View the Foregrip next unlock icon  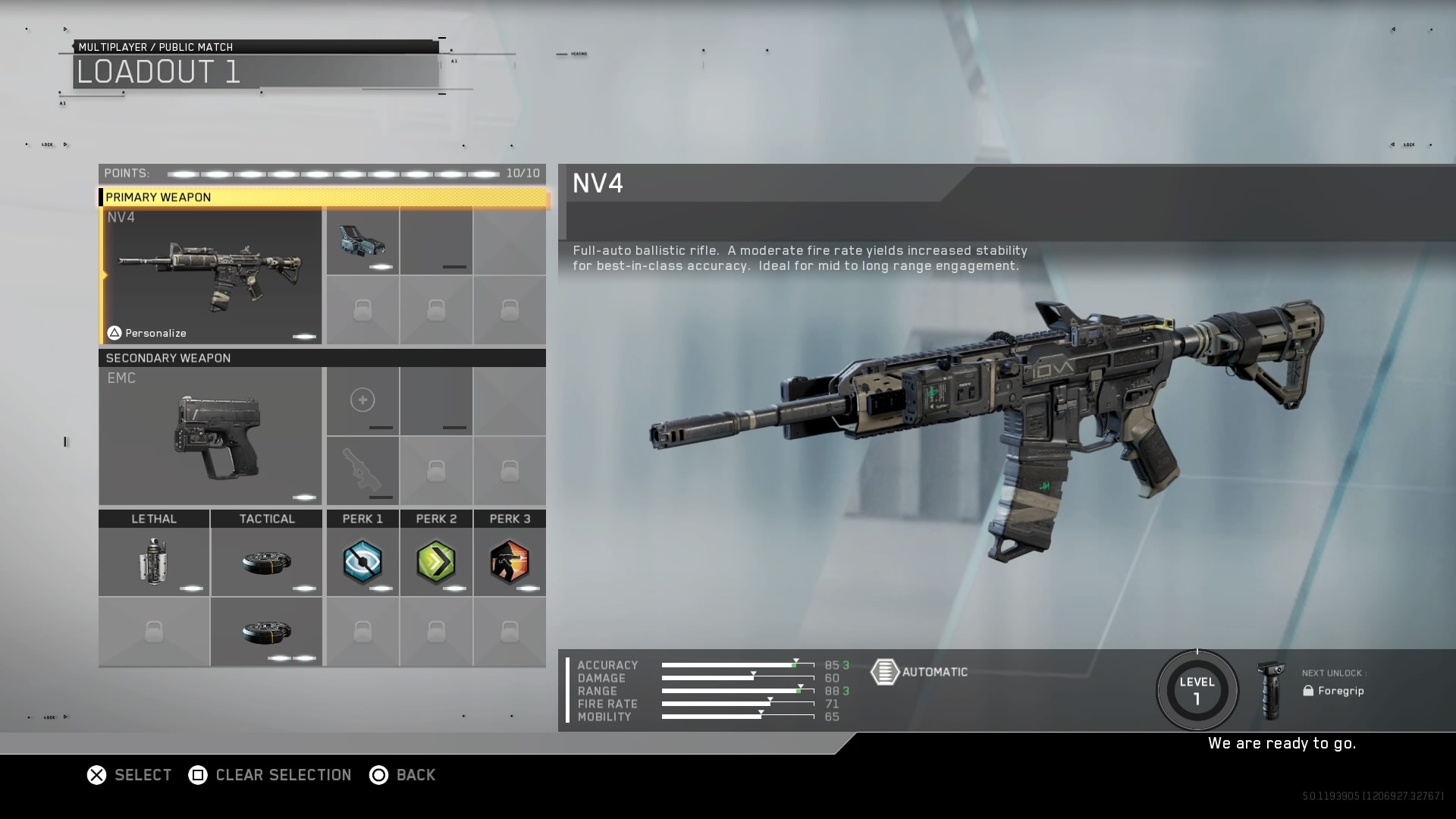tap(1270, 690)
